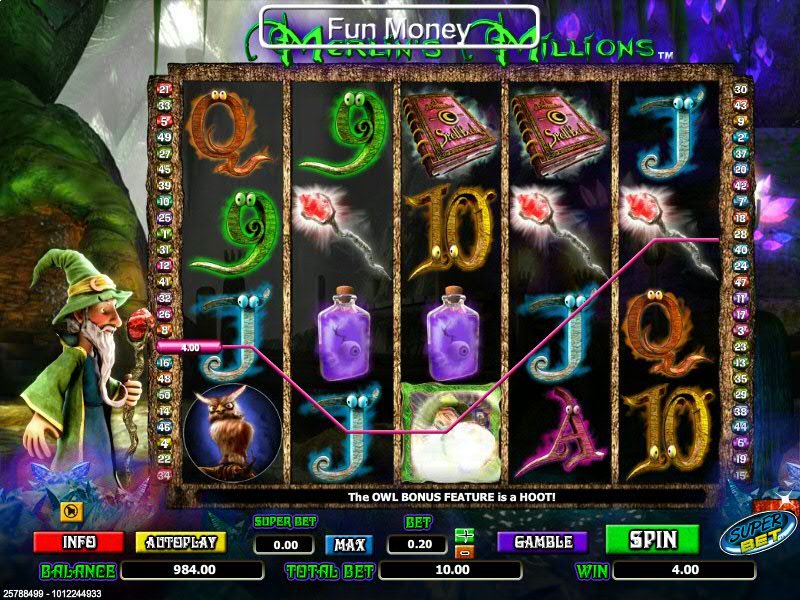The width and height of the screenshot is (800, 600).
Task: Click the purple GAMBLE button
Action: pyautogui.click(x=543, y=542)
